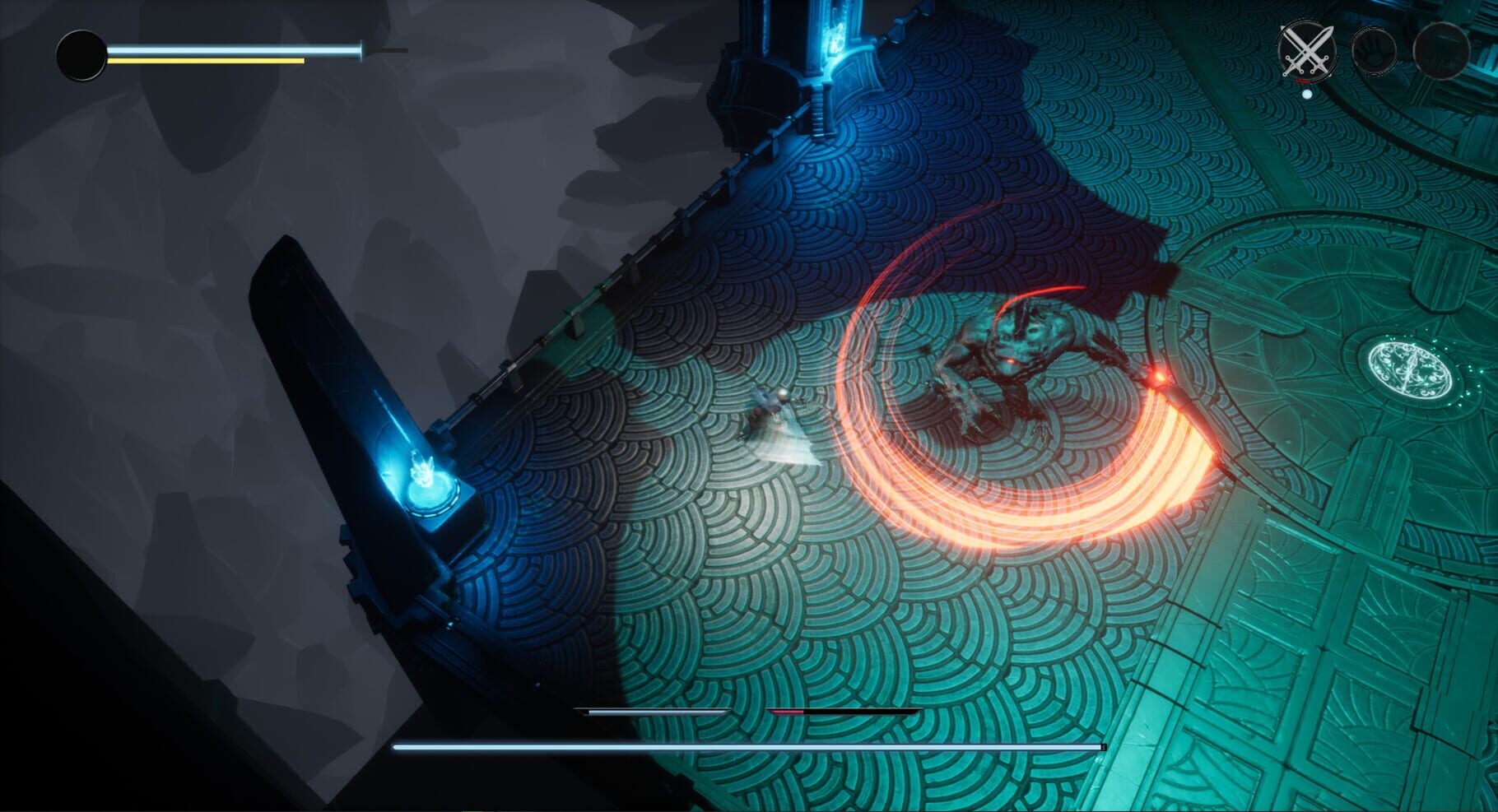Click the yellow experience bar top-left
1498x812 pixels.
[206, 59]
